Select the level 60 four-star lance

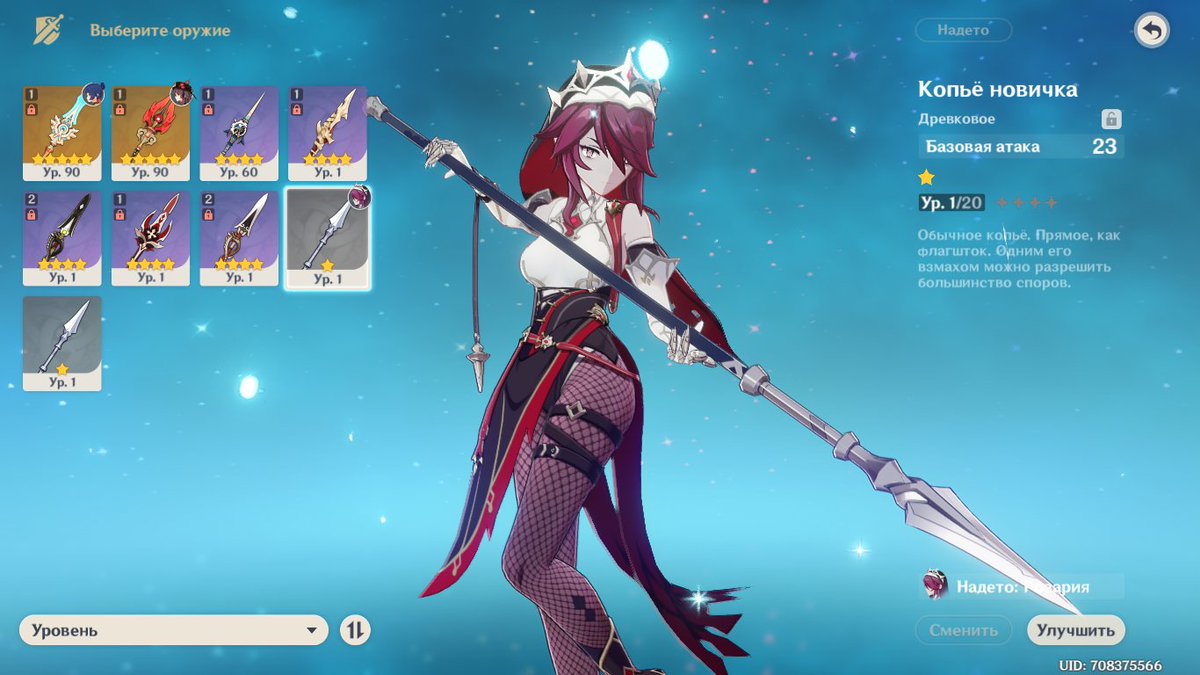pos(239,124)
